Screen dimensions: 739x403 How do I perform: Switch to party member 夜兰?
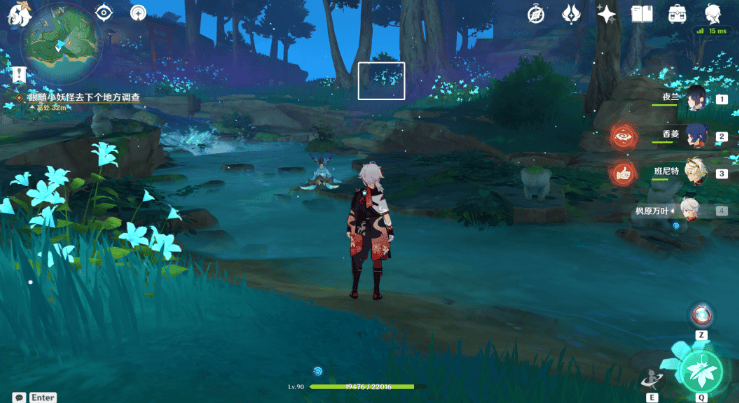[698, 97]
